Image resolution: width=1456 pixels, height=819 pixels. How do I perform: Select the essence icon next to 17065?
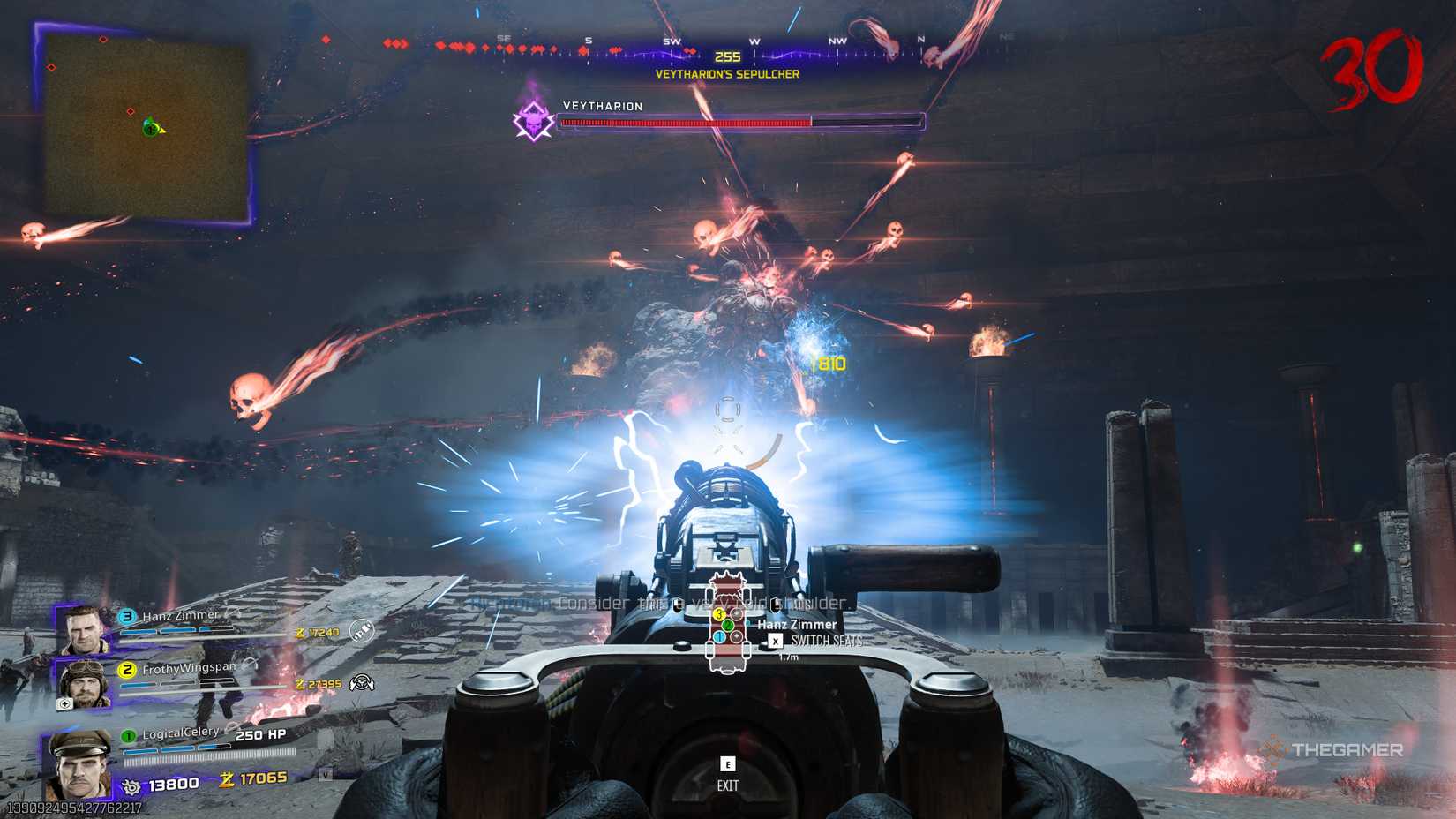click(225, 780)
